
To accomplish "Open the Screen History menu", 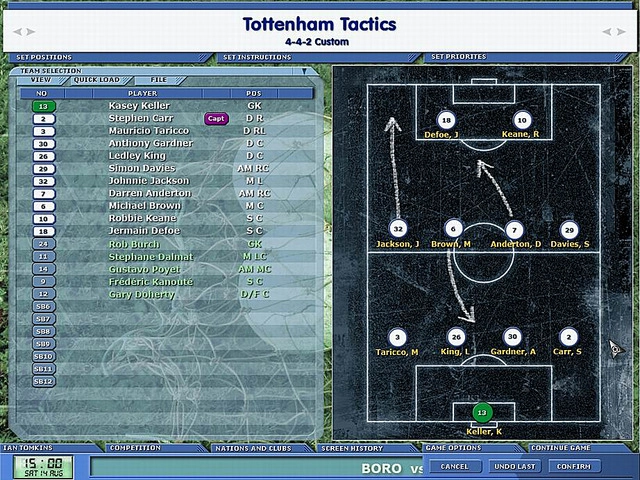I will (x=352, y=448).
